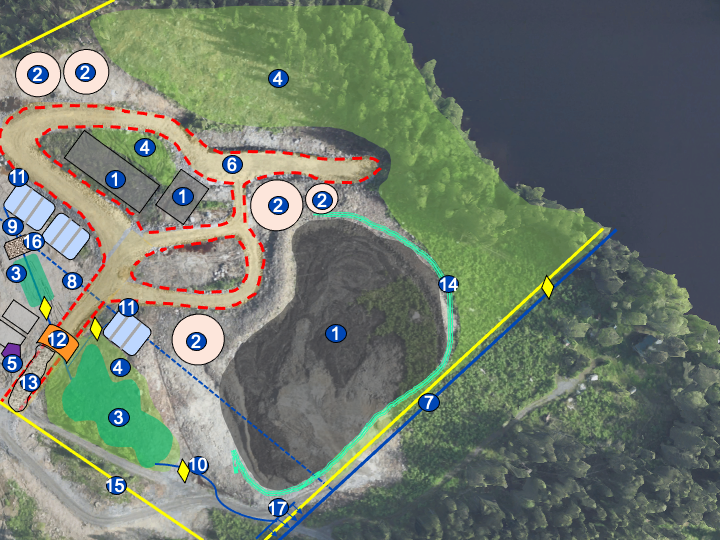
Task: Click map marker number 9
Action: click(x=12, y=225)
